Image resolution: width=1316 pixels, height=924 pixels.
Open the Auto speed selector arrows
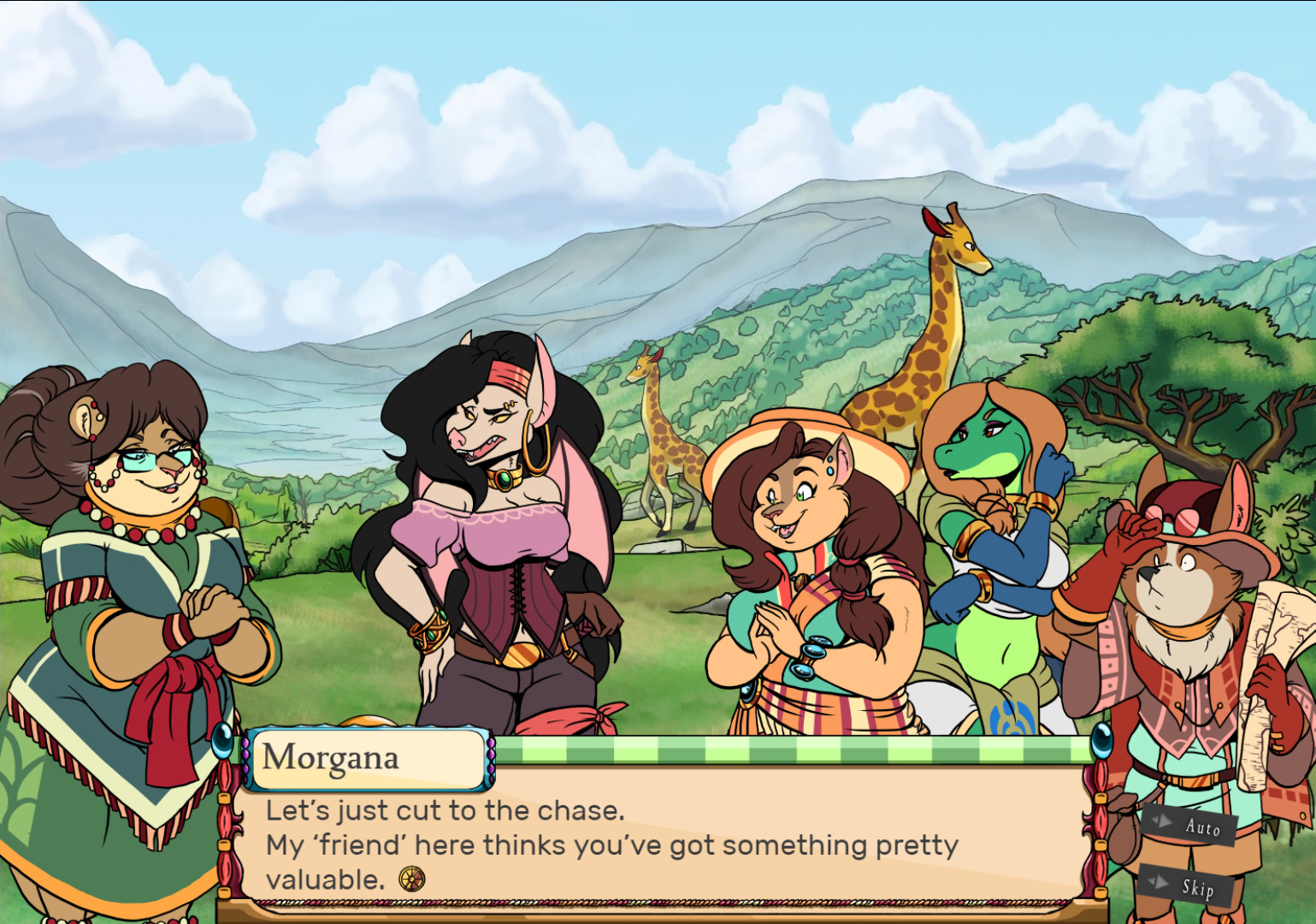coord(1158,821)
